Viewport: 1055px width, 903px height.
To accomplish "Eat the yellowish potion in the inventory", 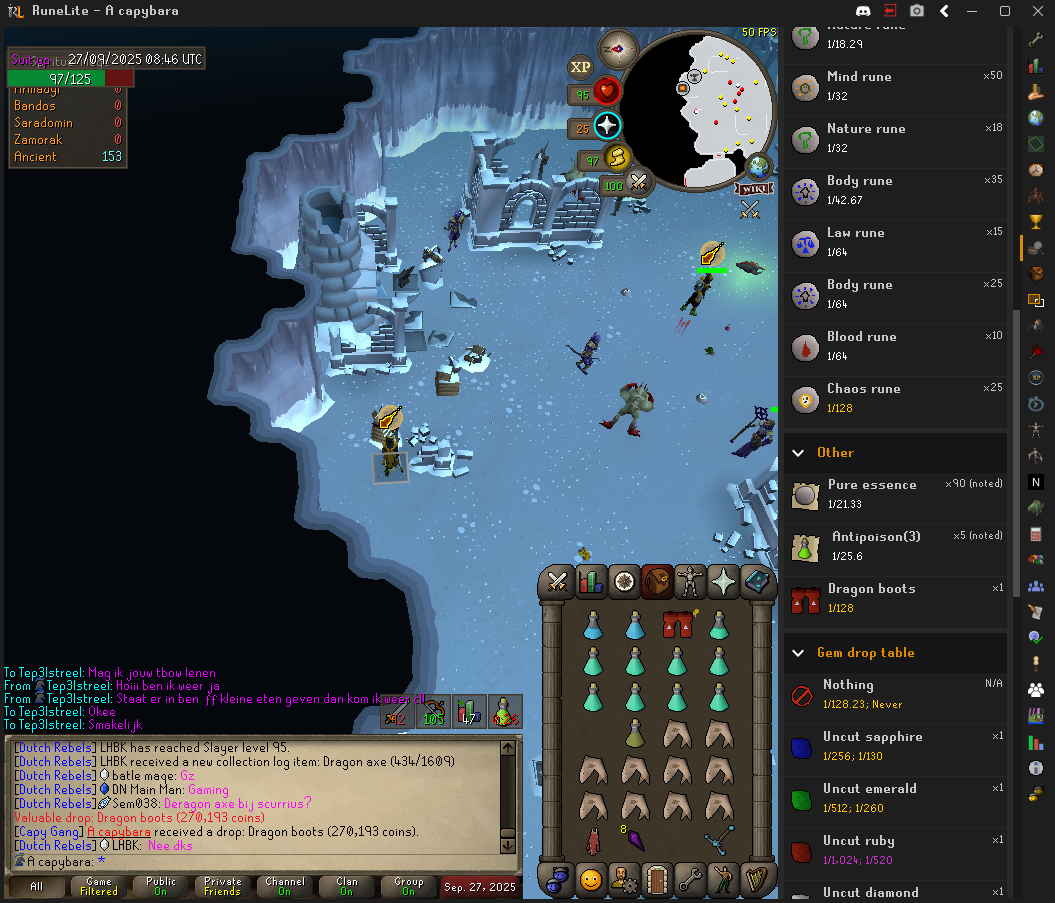I will (x=634, y=732).
